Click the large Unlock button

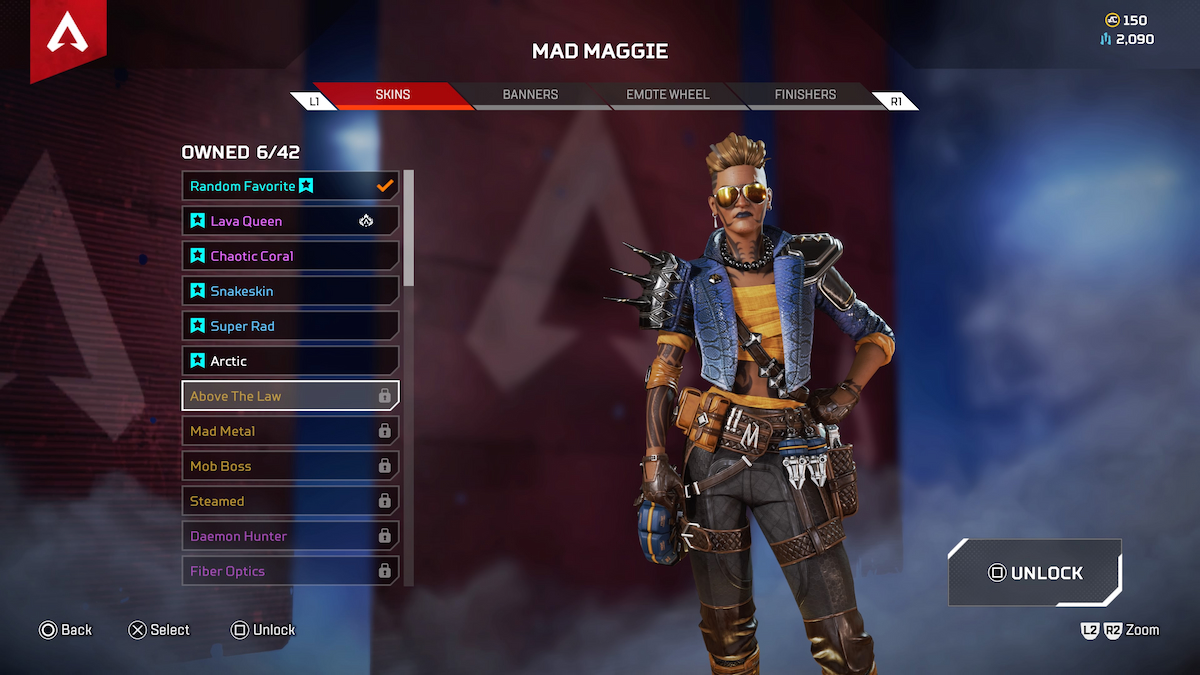point(1035,573)
